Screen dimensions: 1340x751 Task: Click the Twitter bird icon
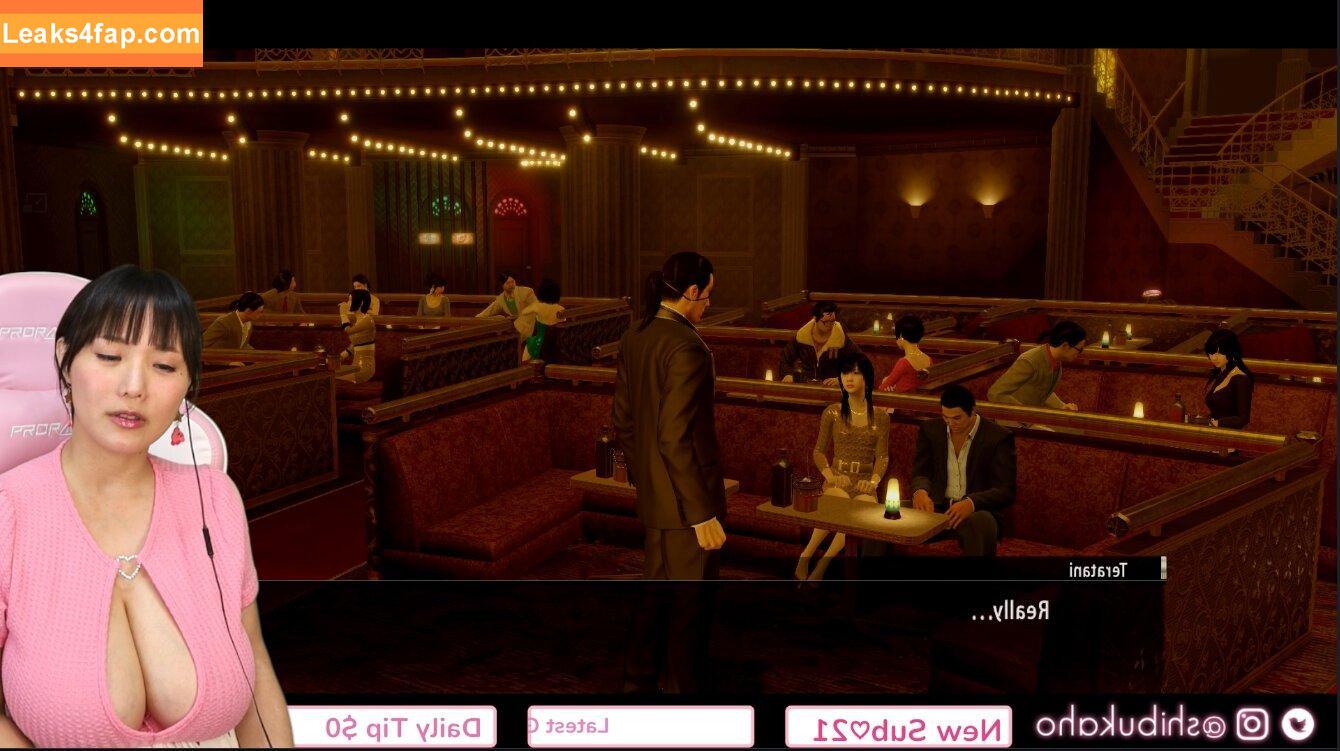1298,724
